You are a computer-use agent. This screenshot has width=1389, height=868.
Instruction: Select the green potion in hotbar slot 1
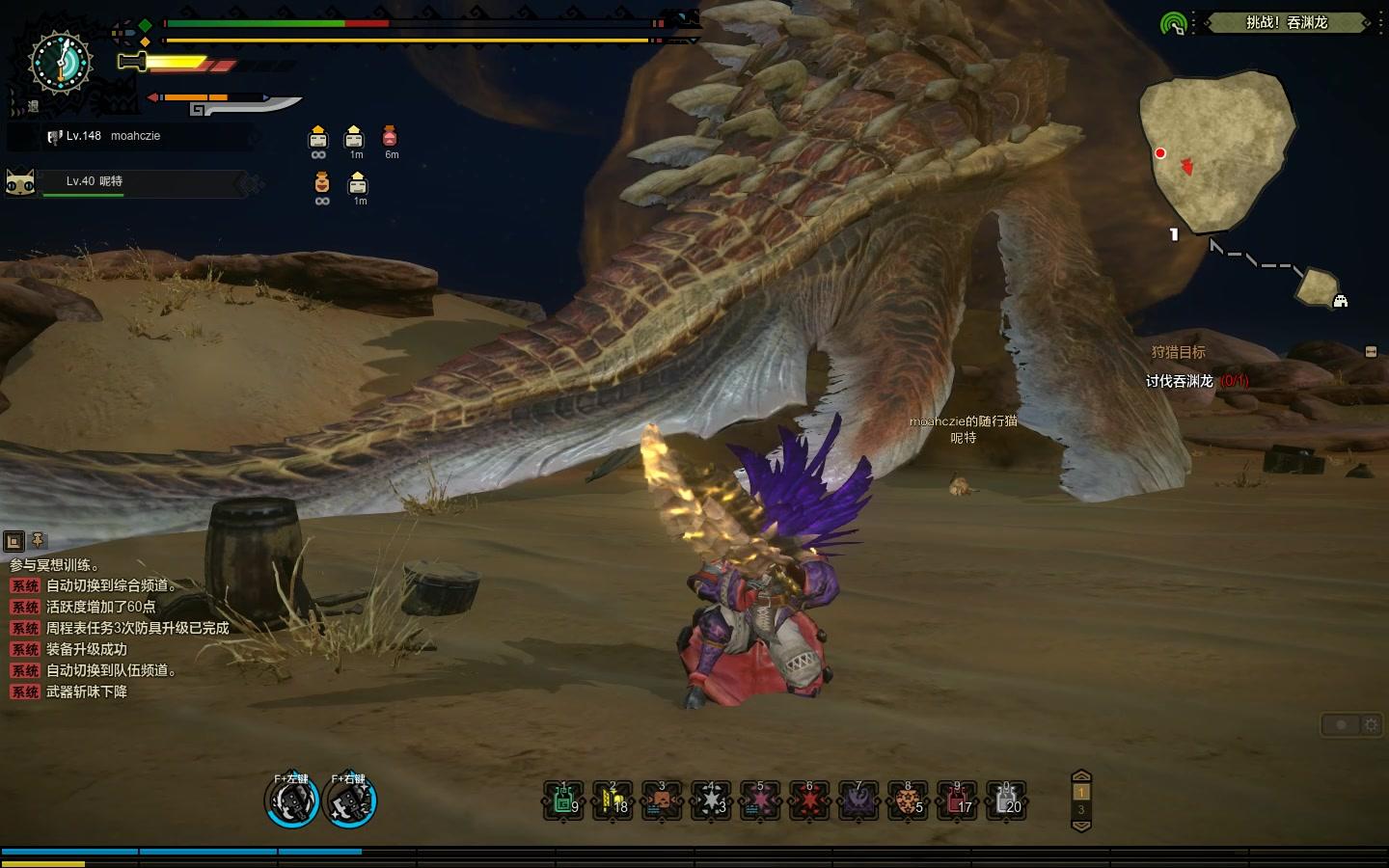[564, 801]
